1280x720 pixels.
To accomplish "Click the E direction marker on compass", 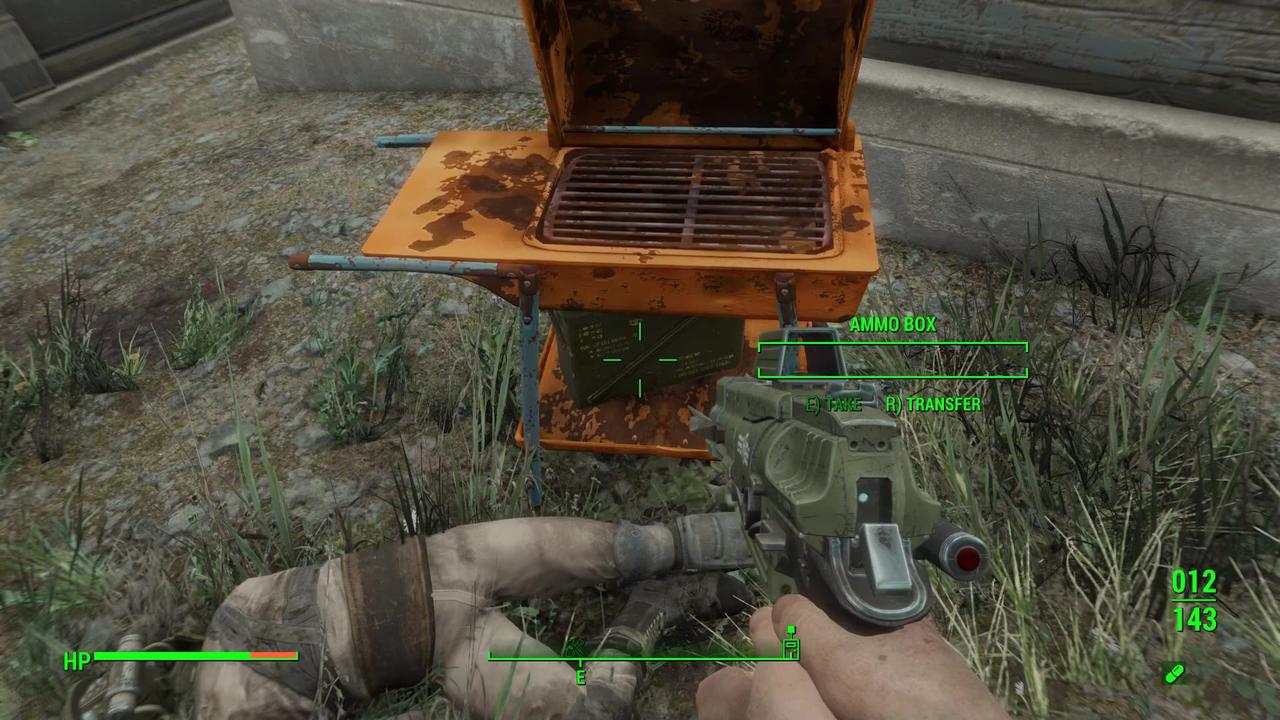I will [x=581, y=676].
